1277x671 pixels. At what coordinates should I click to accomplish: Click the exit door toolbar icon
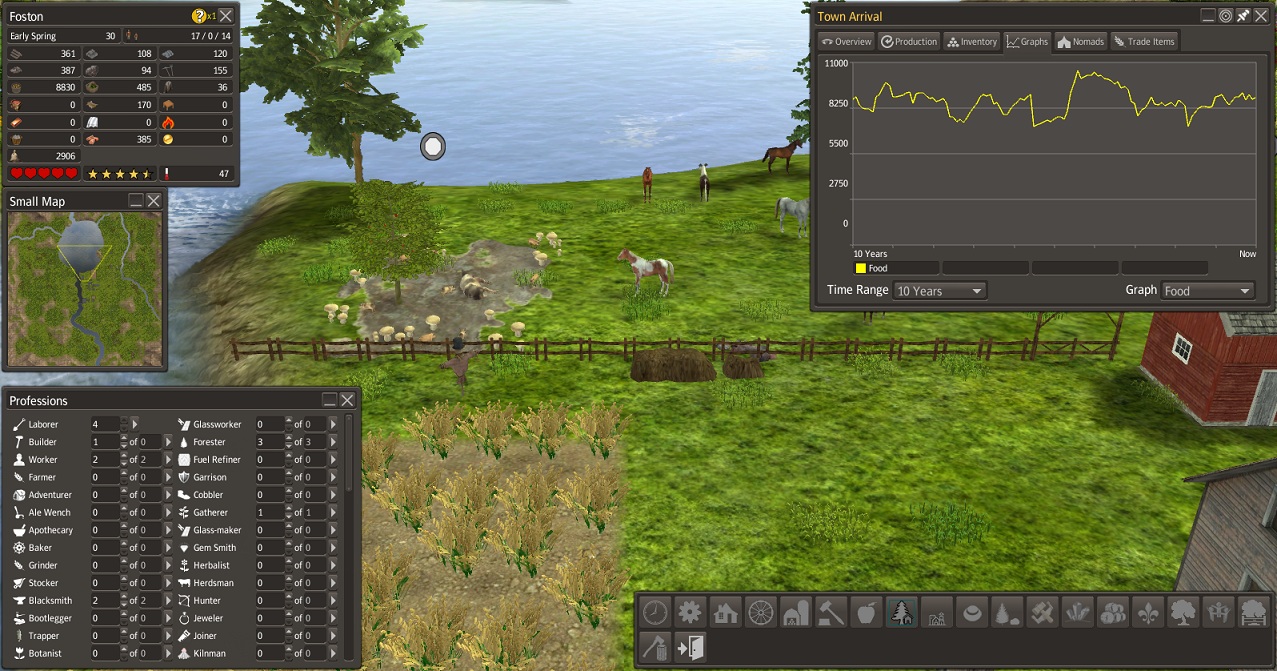click(x=690, y=647)
